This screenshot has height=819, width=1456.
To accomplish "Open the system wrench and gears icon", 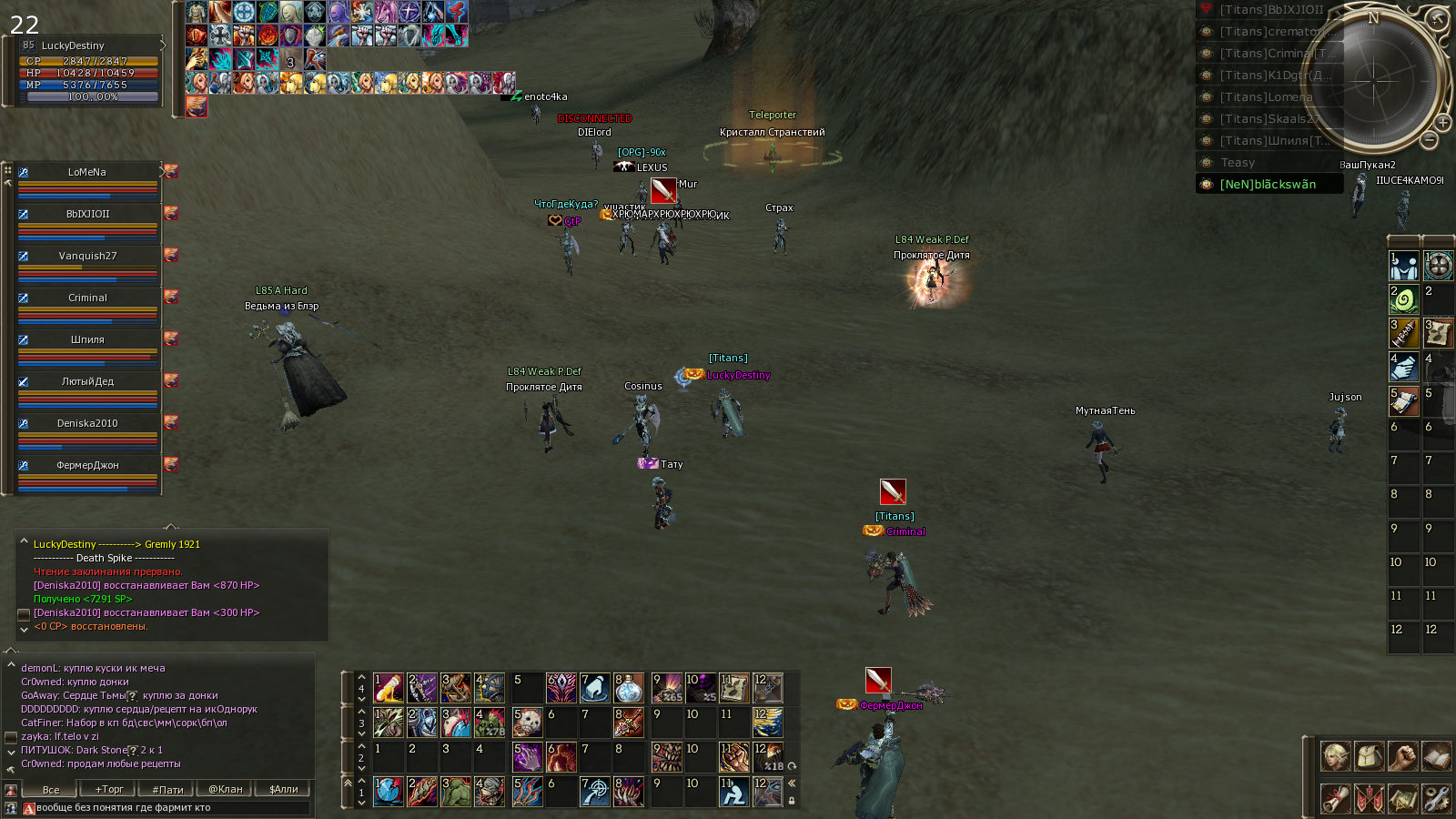I will click(x=1436, y=798).
